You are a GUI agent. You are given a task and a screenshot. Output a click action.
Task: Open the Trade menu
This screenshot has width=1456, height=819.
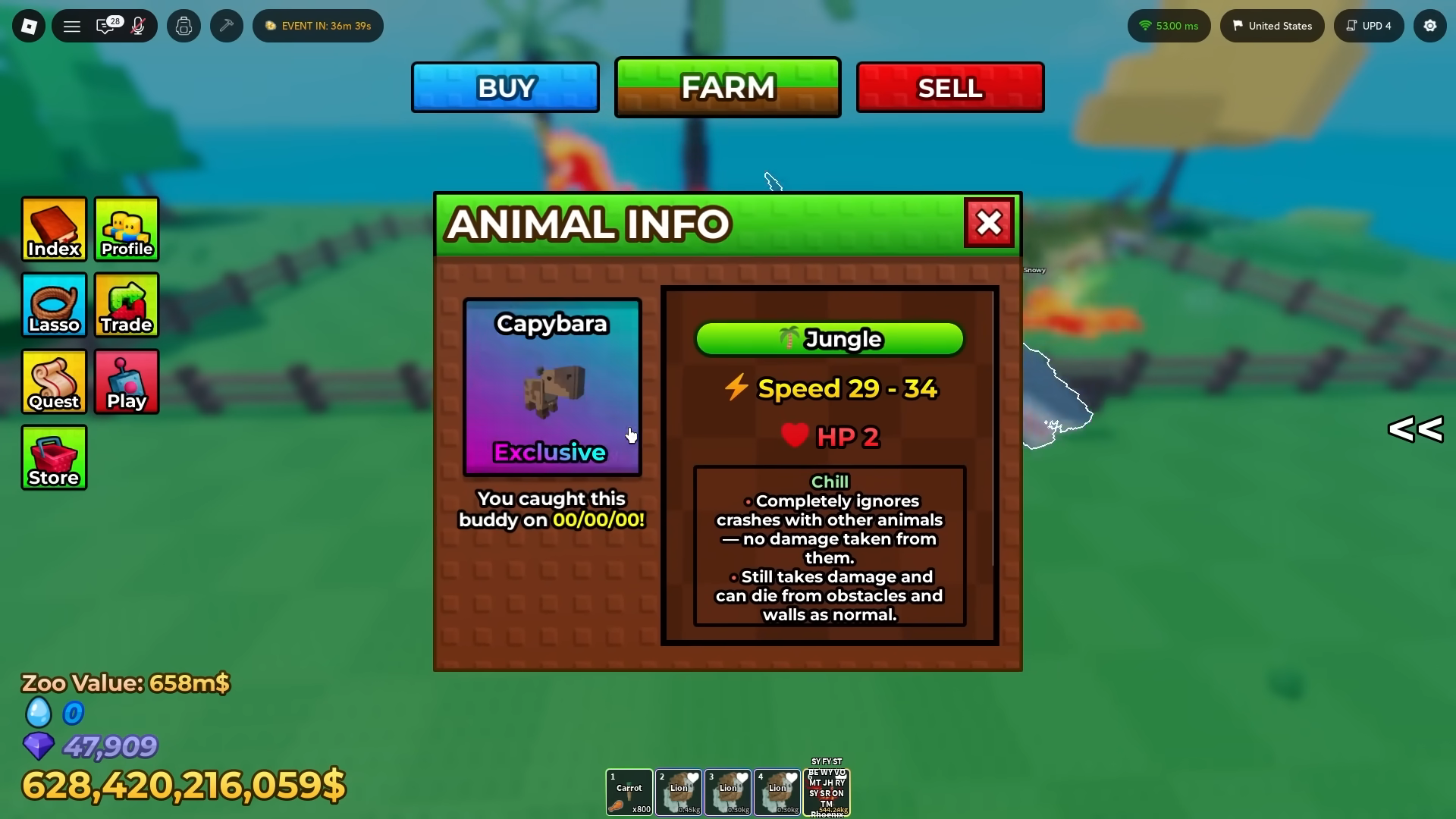pos(126,306)
